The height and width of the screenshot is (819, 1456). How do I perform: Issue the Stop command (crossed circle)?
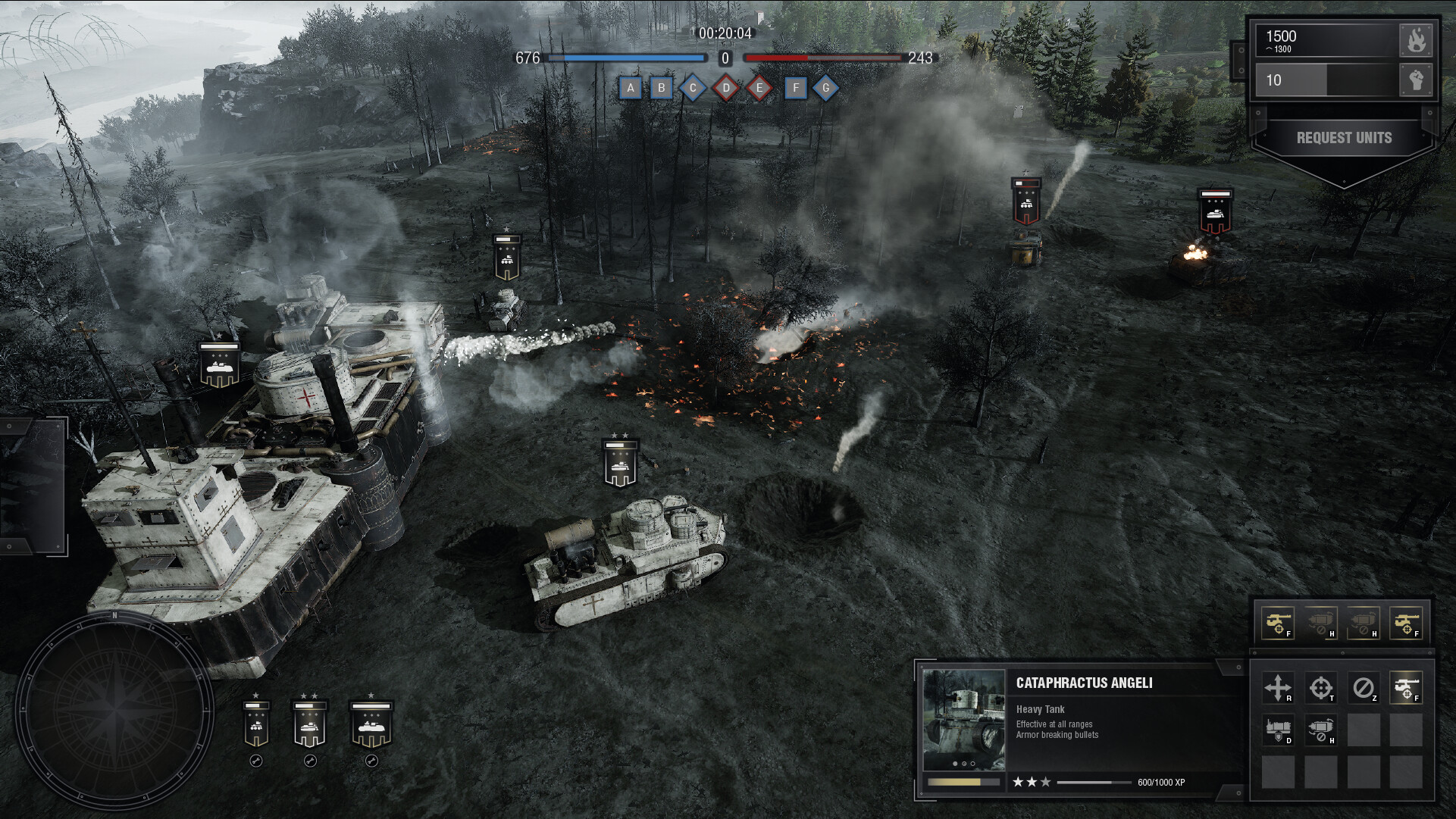(x=1363, y=688)
